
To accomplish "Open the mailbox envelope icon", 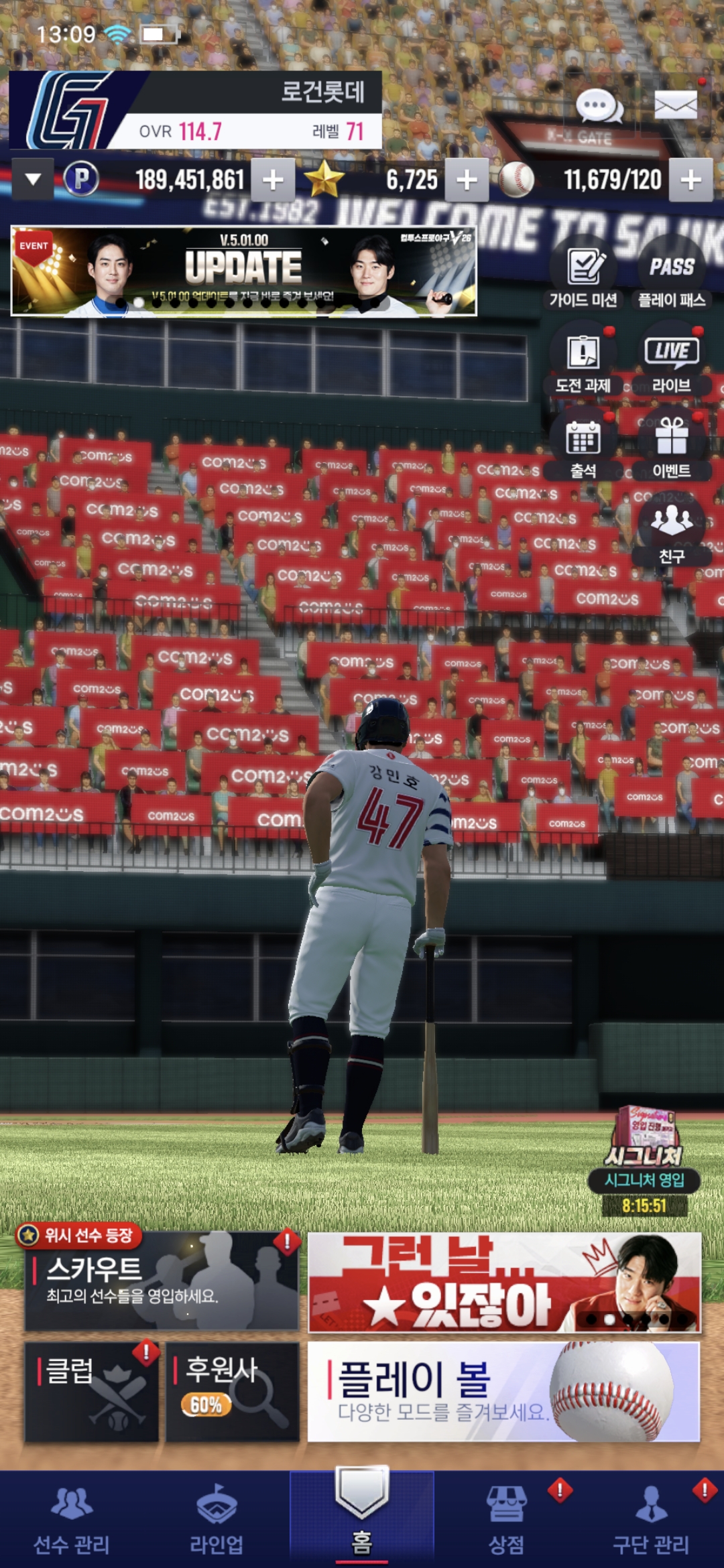I will point(675,105).
